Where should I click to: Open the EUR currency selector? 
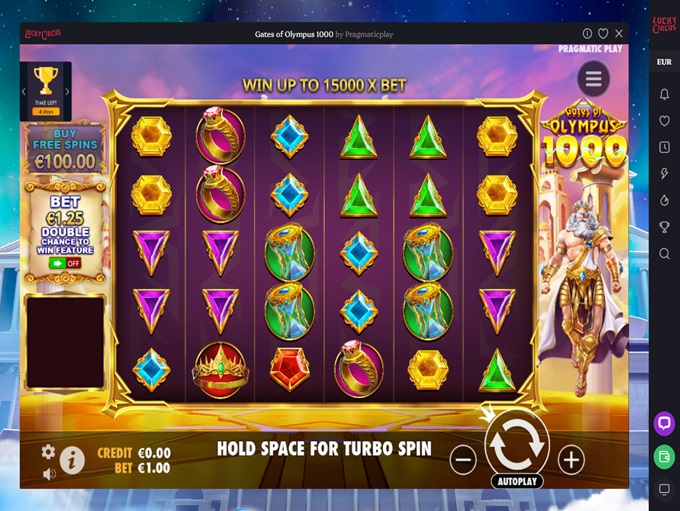(x=664, y=62)
